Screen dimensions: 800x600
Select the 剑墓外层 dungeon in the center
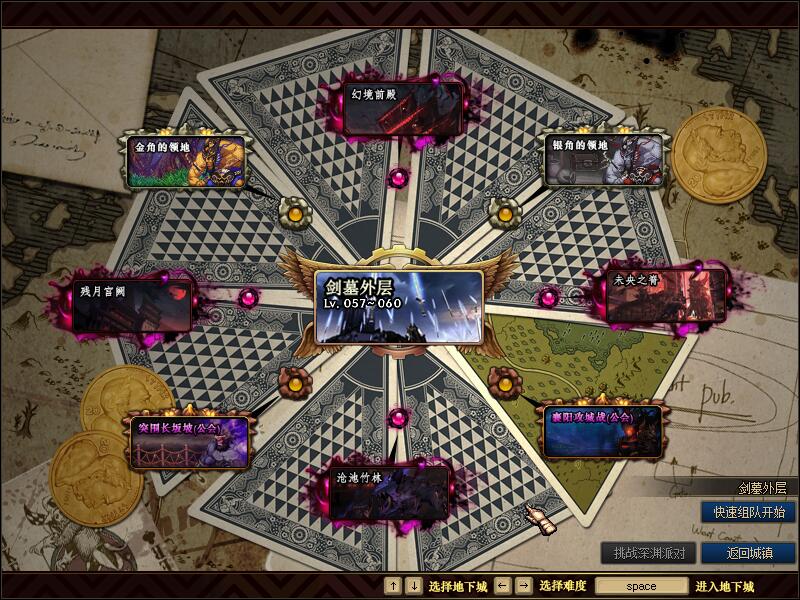tap(398, 307)
